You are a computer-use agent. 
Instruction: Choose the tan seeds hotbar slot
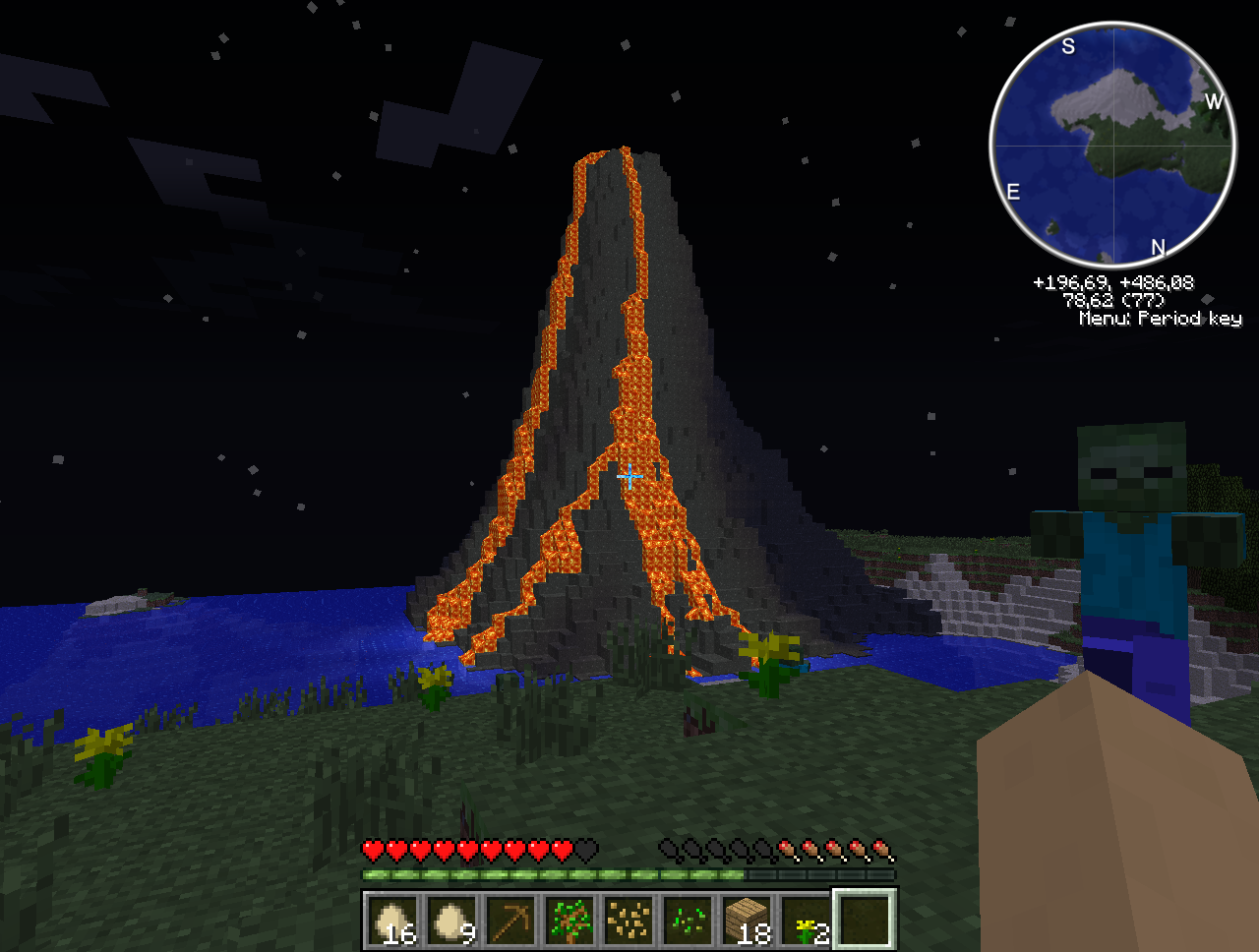click(x=629, y=921)
